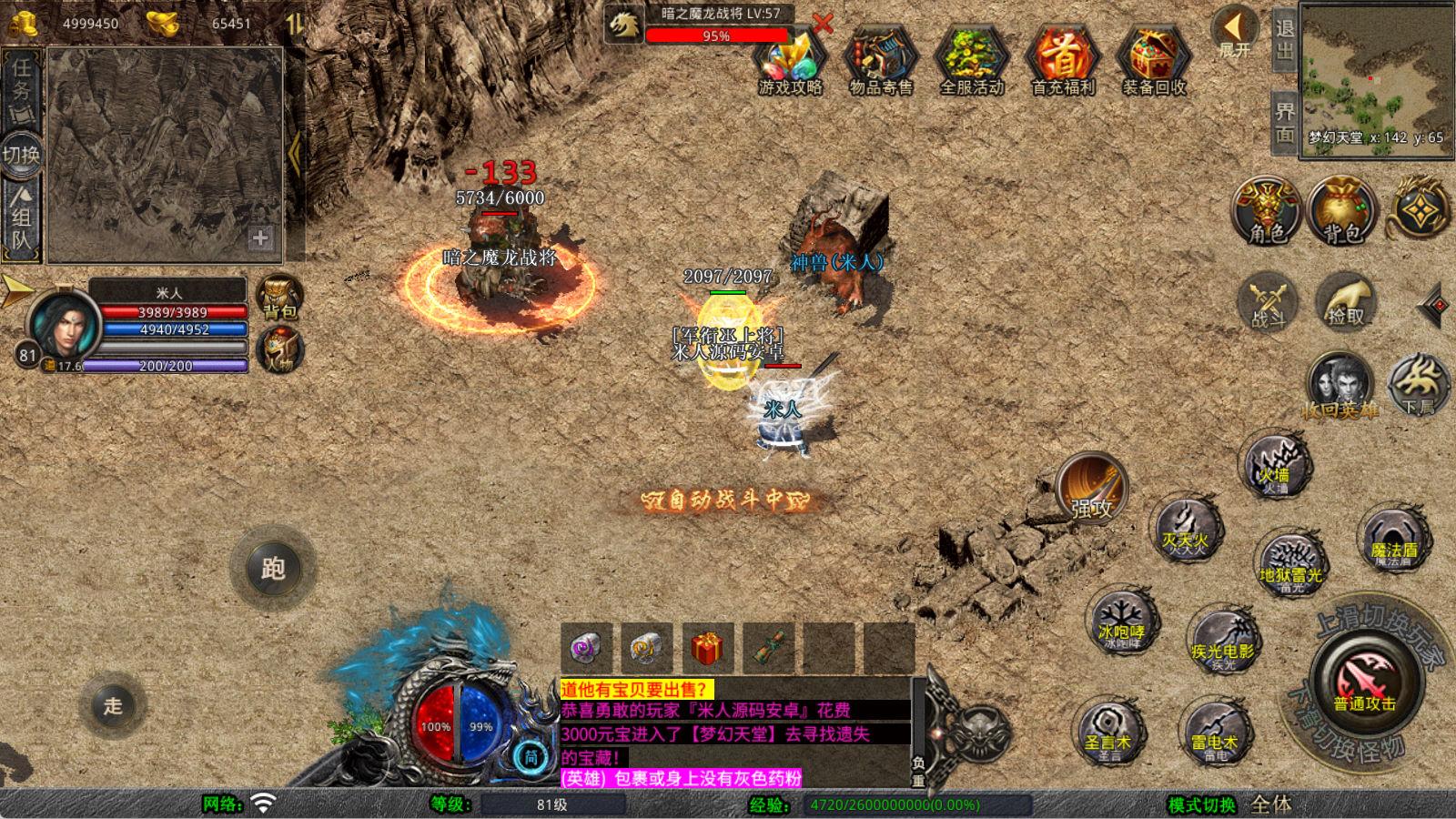Open the 物品寄售 consignment shop
The width and height of the screenshot is (1456, 819).
click(x=881, y=62)
